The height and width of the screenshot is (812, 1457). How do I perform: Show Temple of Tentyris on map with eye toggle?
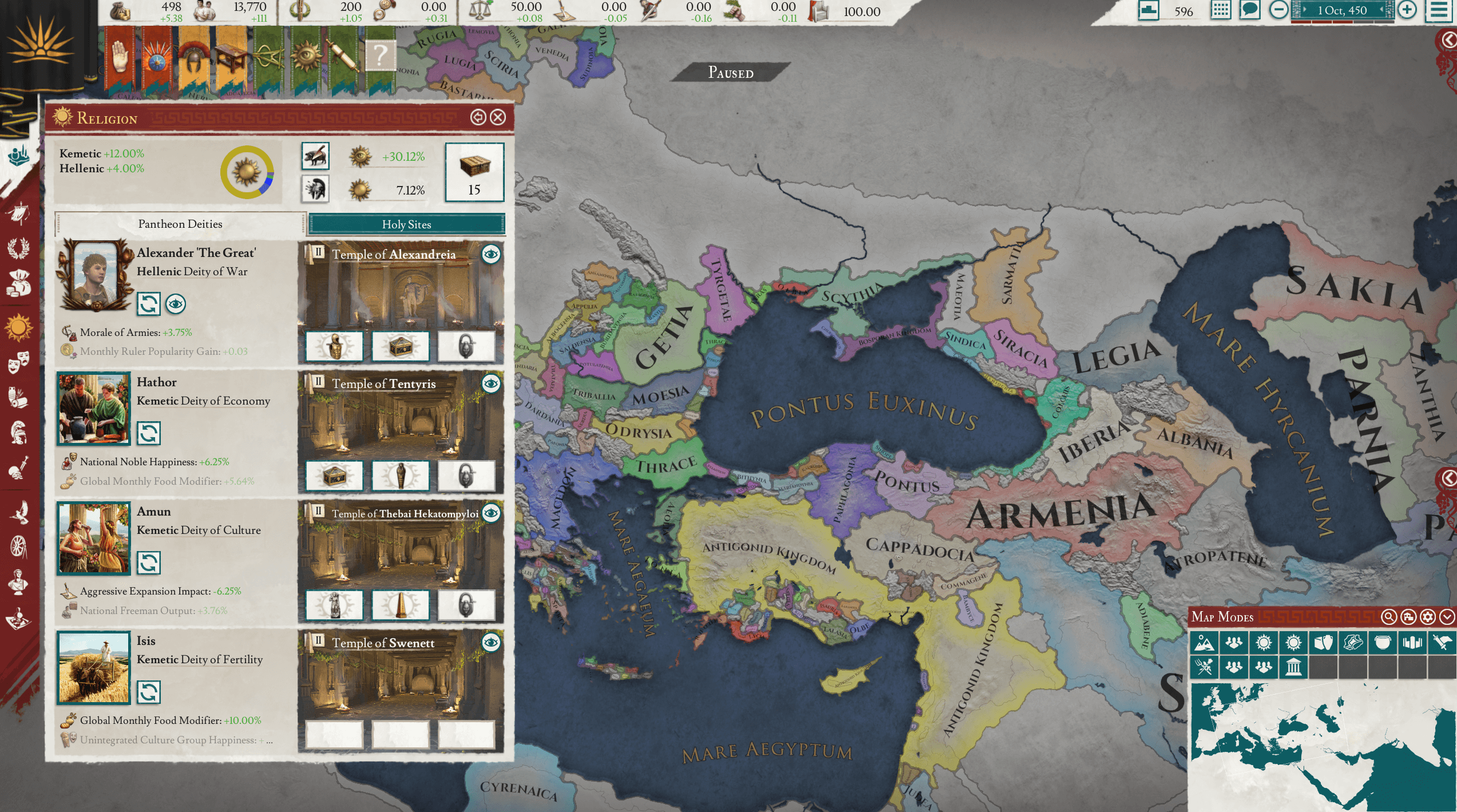490,384
